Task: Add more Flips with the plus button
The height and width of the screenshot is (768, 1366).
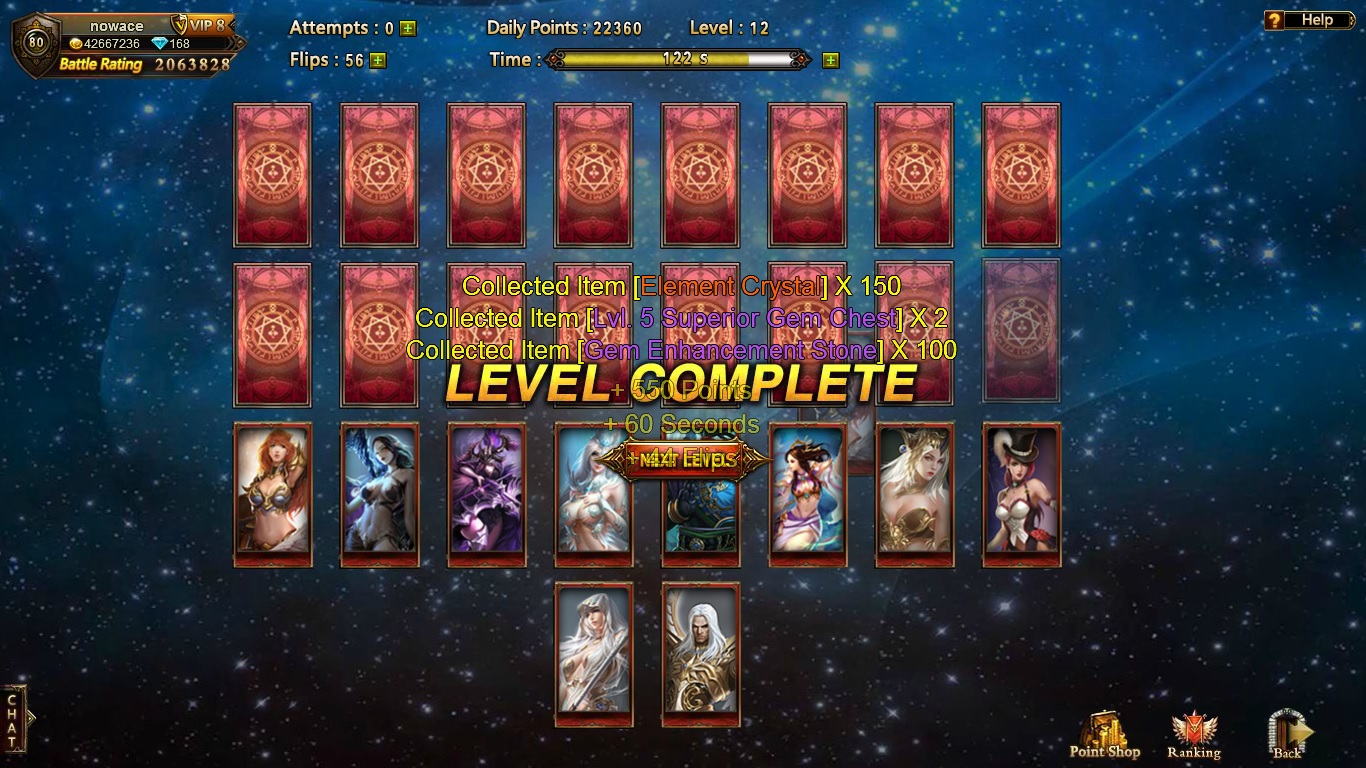Action: (377, 60)
